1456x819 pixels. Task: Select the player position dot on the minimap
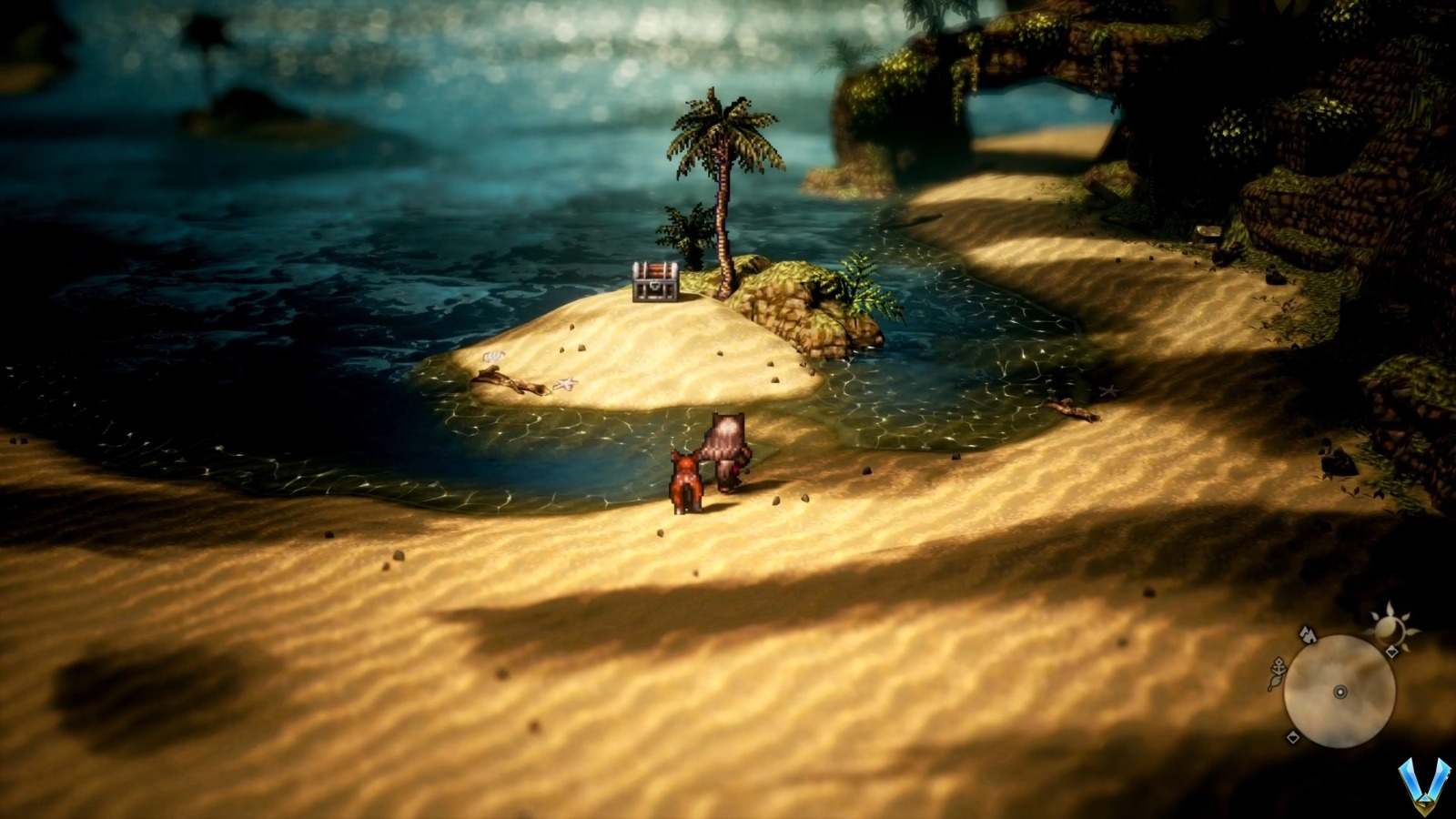tap(1340, 692)
